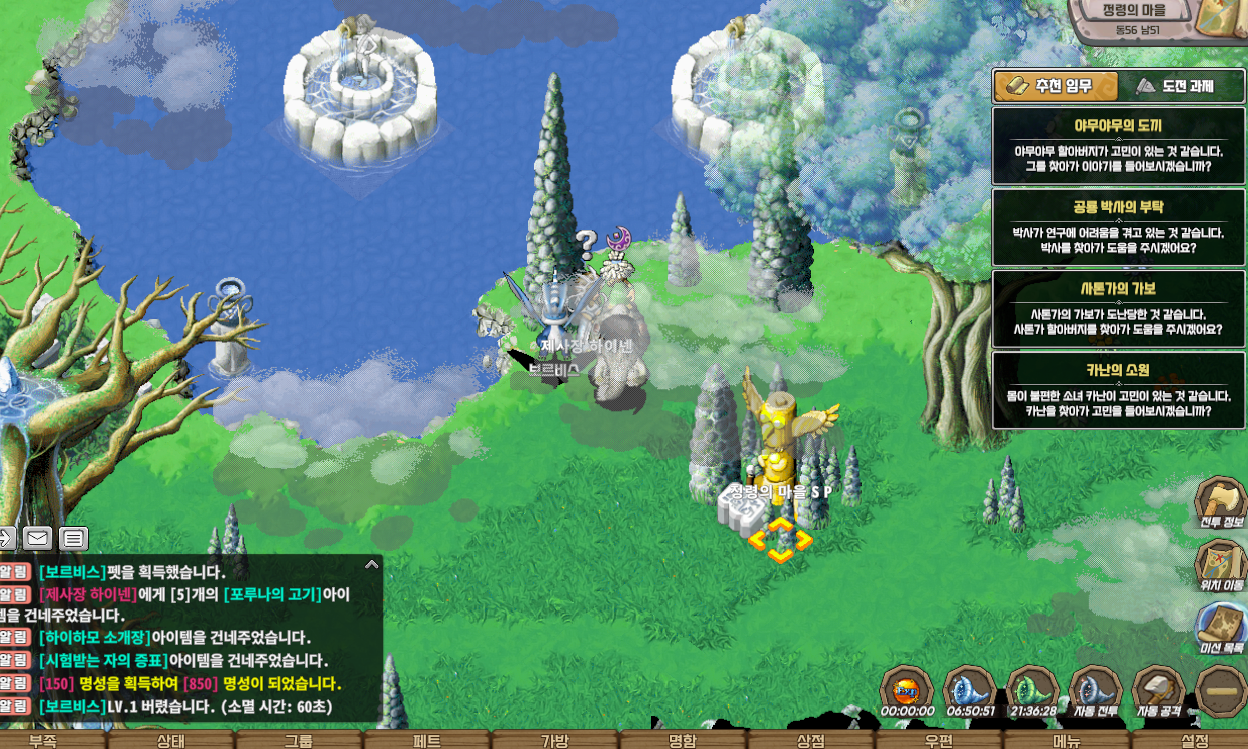Switch to the 도전 과제 tab
The height and width of the screenshot is (749, 1248).
pyautogui.click(x=1180, y=86)
